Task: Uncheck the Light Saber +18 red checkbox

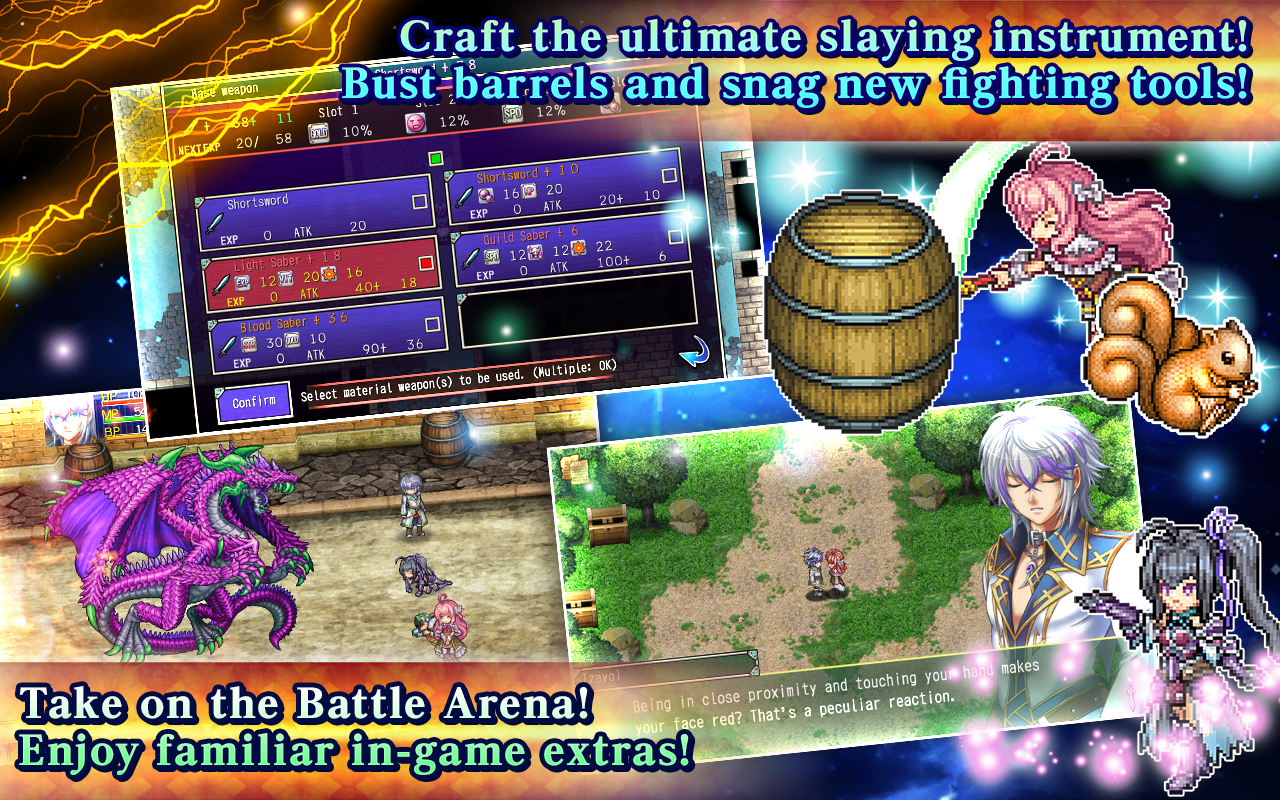Action: pos(428,264)
